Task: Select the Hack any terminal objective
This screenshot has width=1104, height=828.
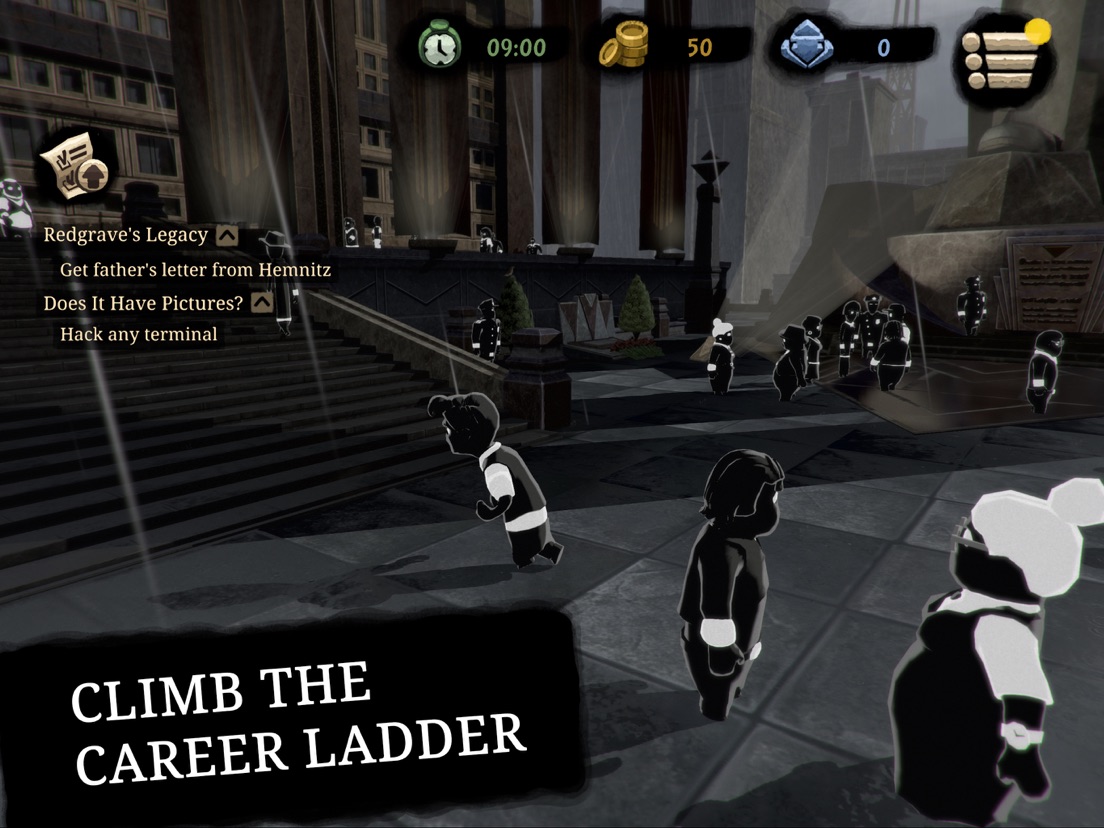Action: (x=138, y=335)
